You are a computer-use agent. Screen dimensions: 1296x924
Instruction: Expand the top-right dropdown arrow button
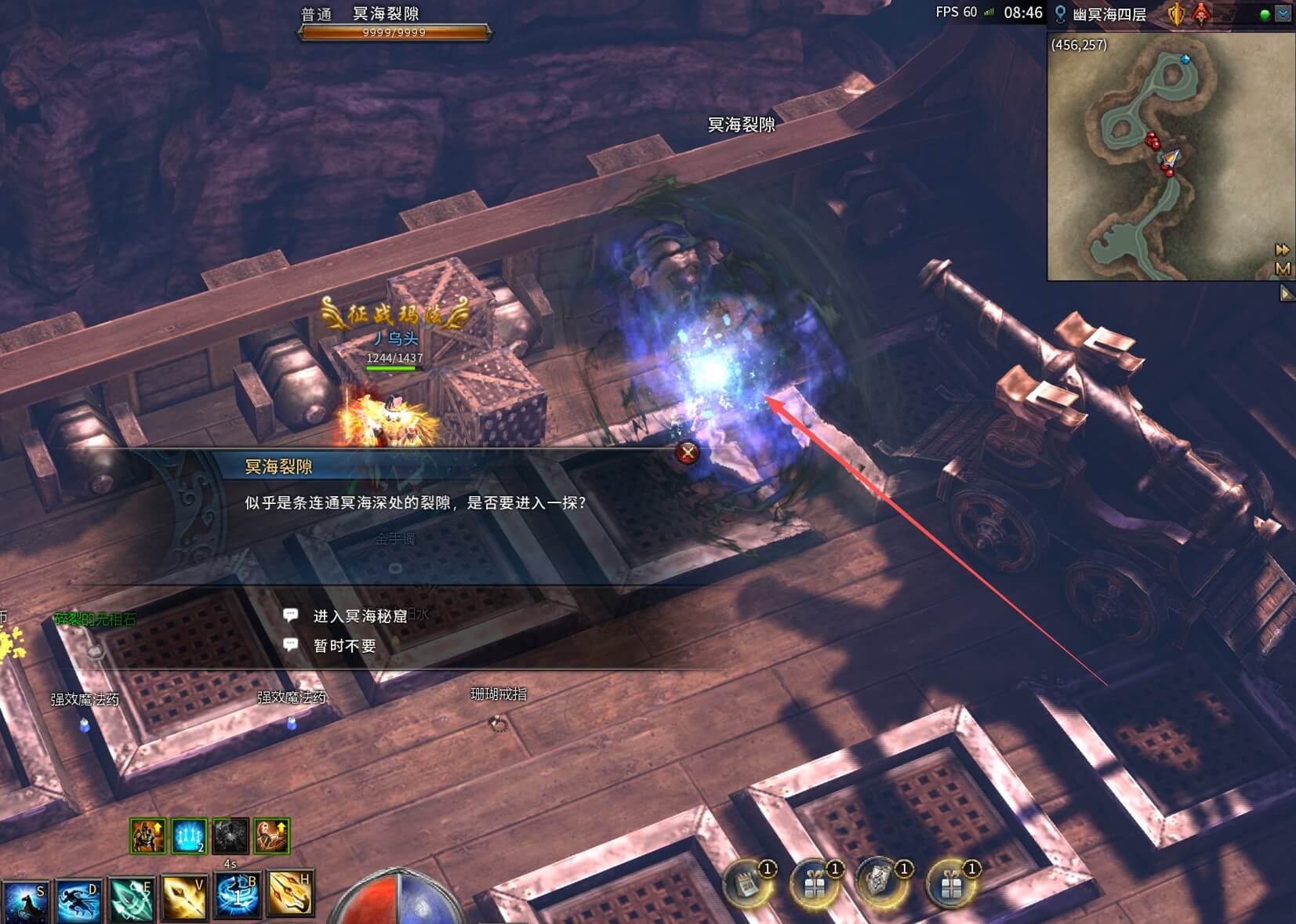coord(1283,14)
